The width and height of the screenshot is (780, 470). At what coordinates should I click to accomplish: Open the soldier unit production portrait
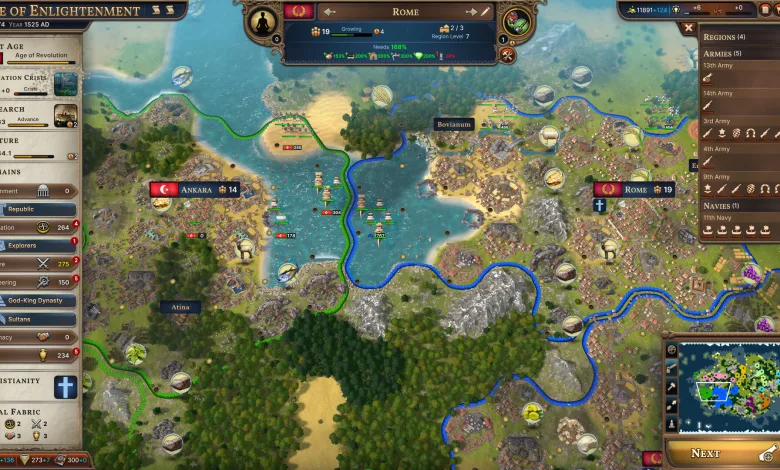click(517, 21)
